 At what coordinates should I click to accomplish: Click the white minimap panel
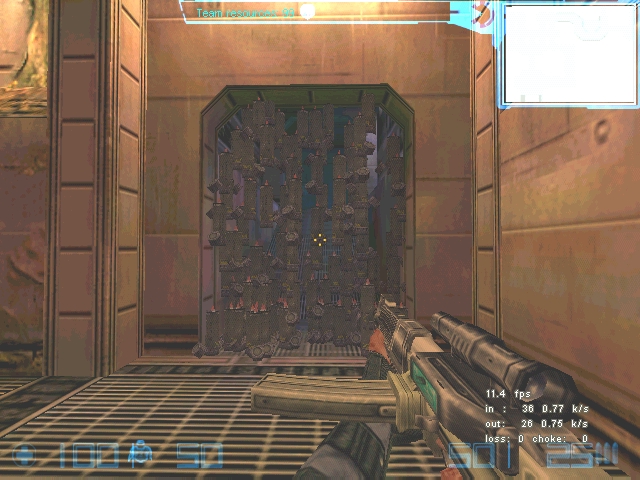pyautogui.click(x=569, y=54)
